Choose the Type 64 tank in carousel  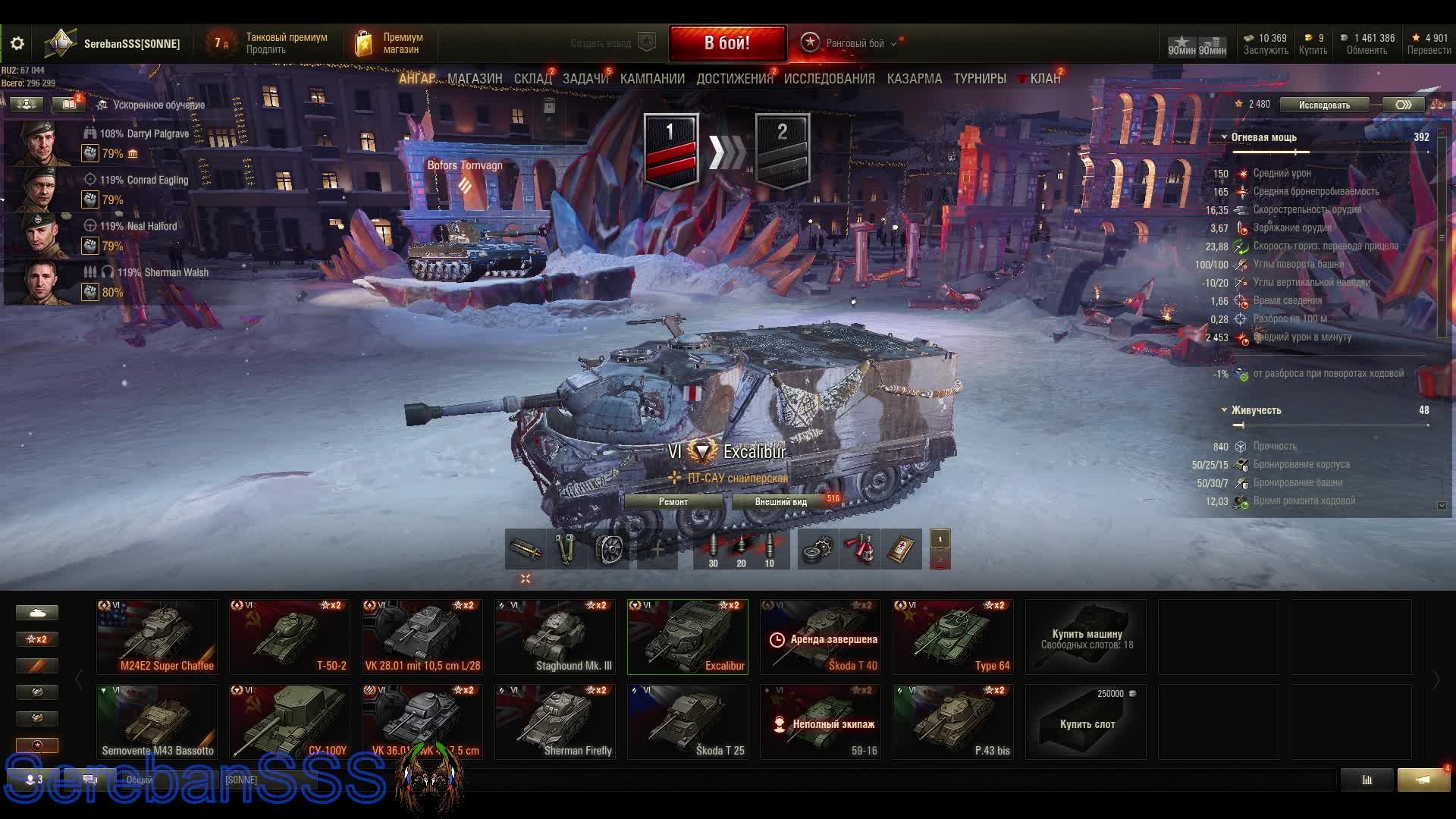[952, 637]
